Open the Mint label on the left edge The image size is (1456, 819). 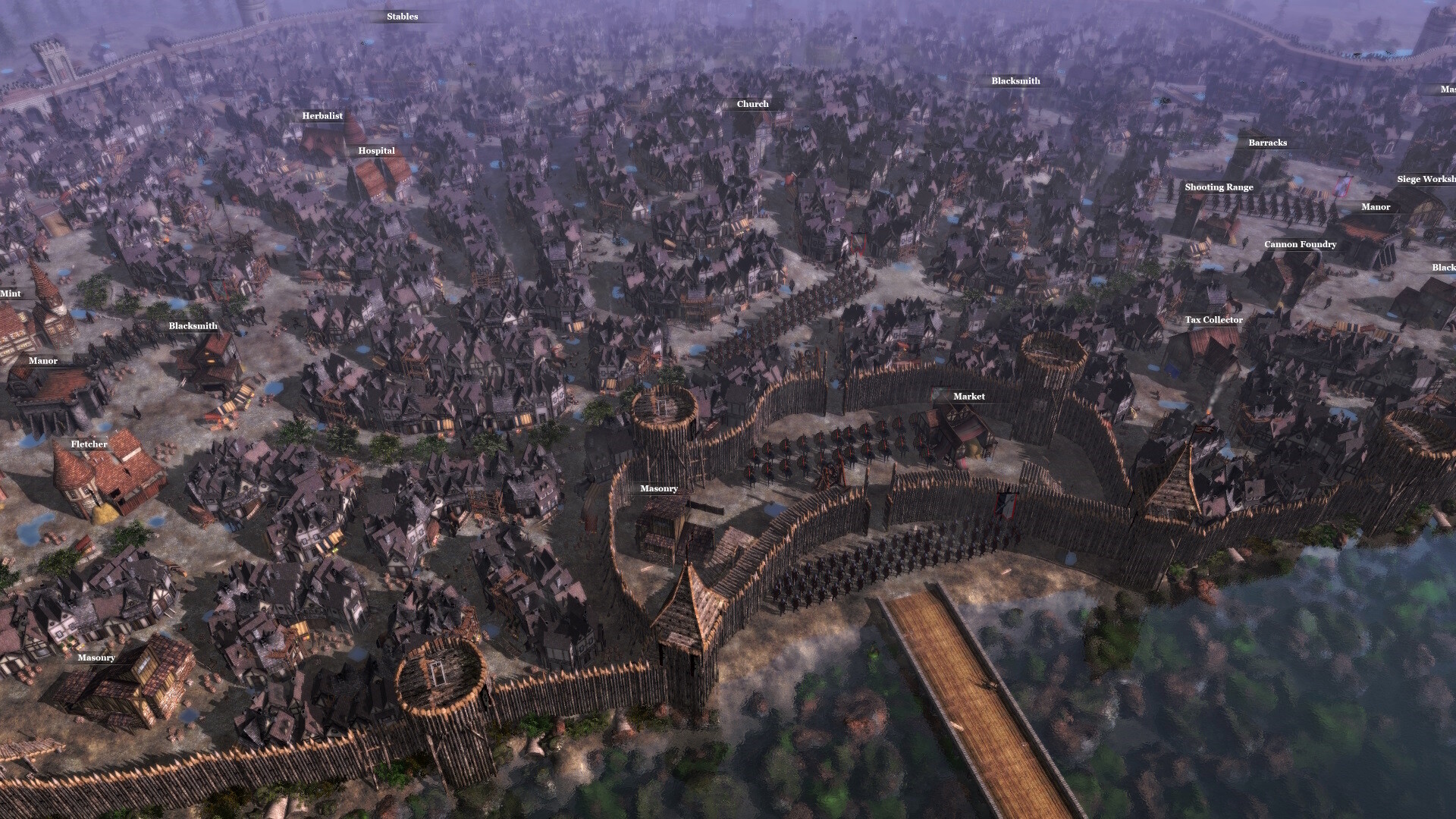click(11, 293)
